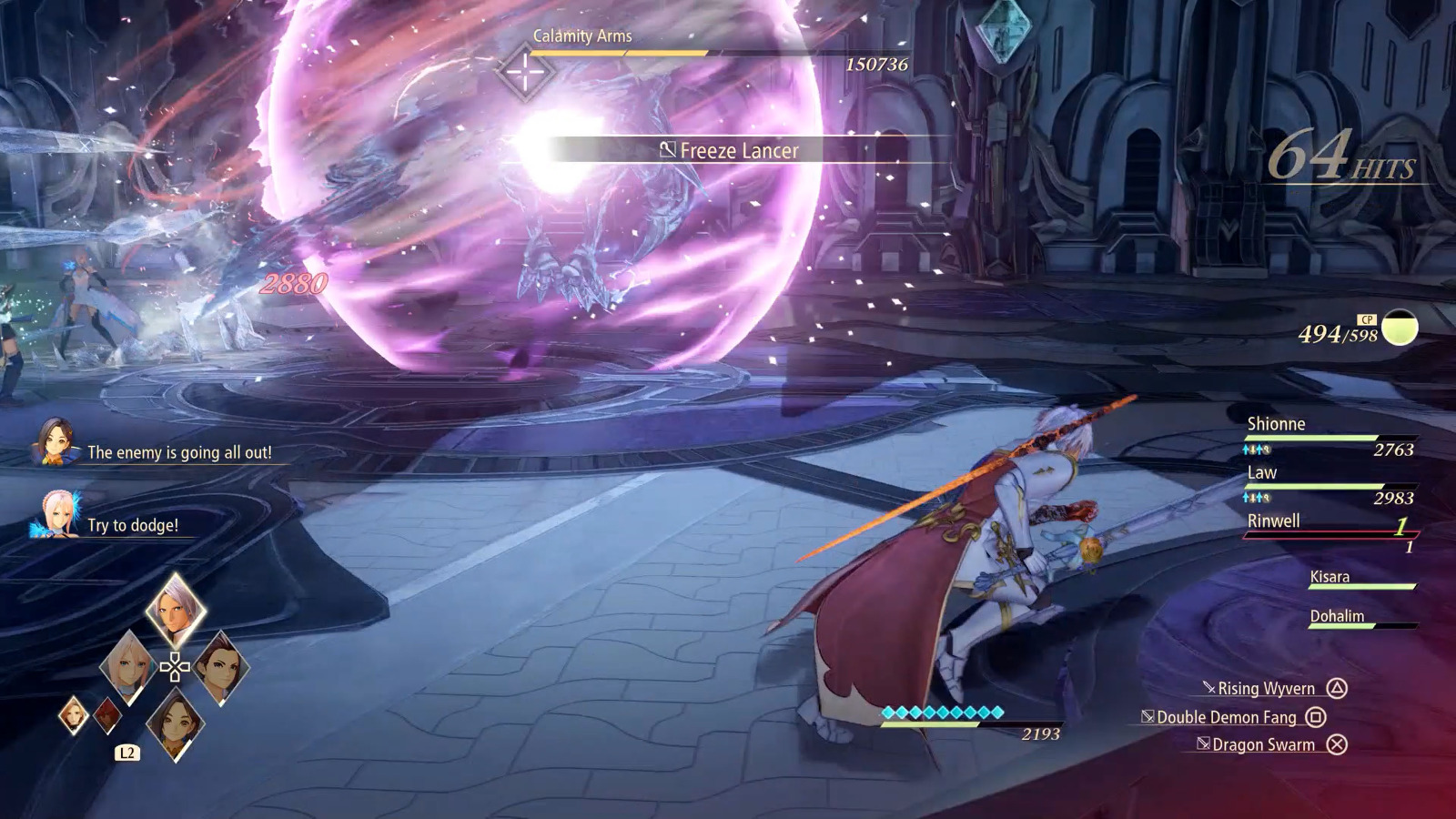Click the Cross button icon beside Dragon Swarm
This screenshot has width=1456, height=819.
pos(1339,743)
